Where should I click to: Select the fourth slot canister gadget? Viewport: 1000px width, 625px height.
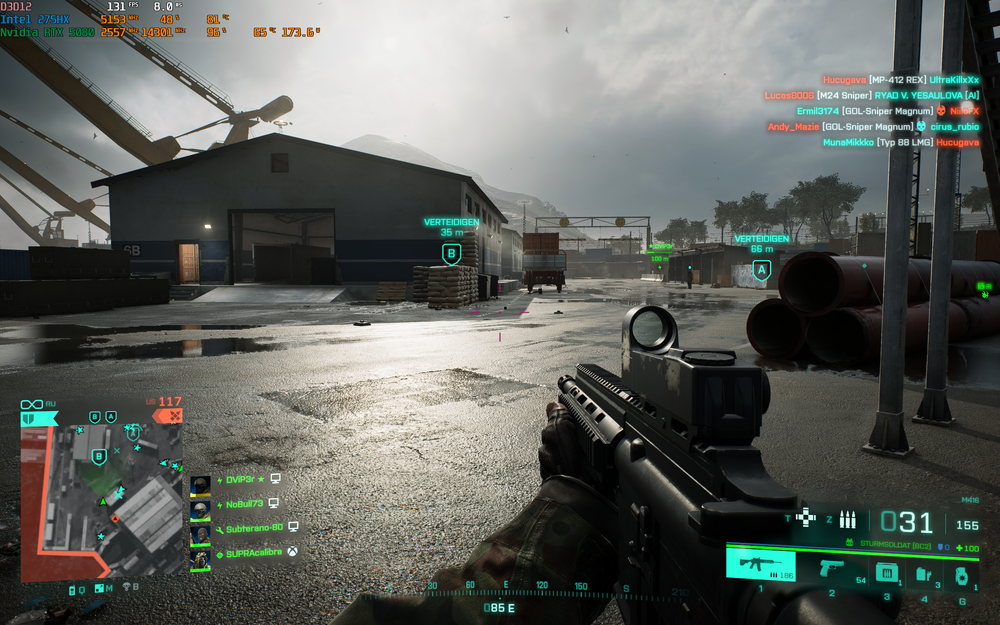[924, 574]
